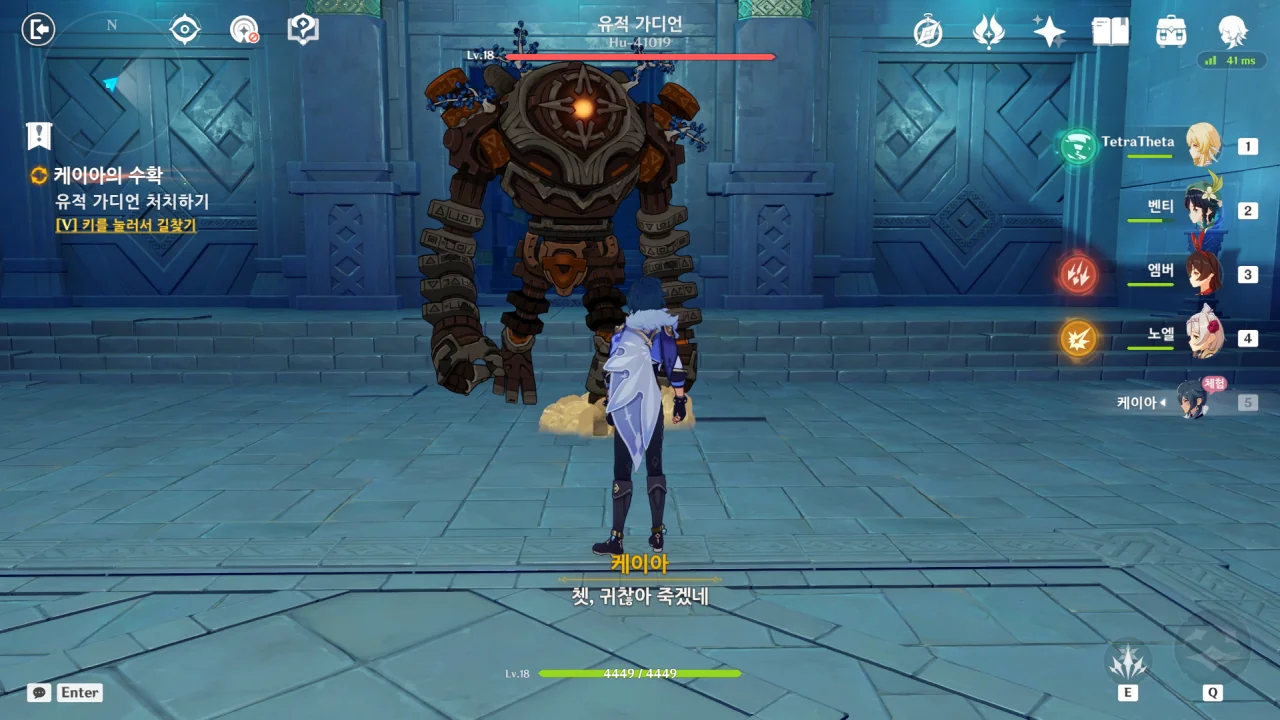Switch to party member 엠버

[1203, 273]
